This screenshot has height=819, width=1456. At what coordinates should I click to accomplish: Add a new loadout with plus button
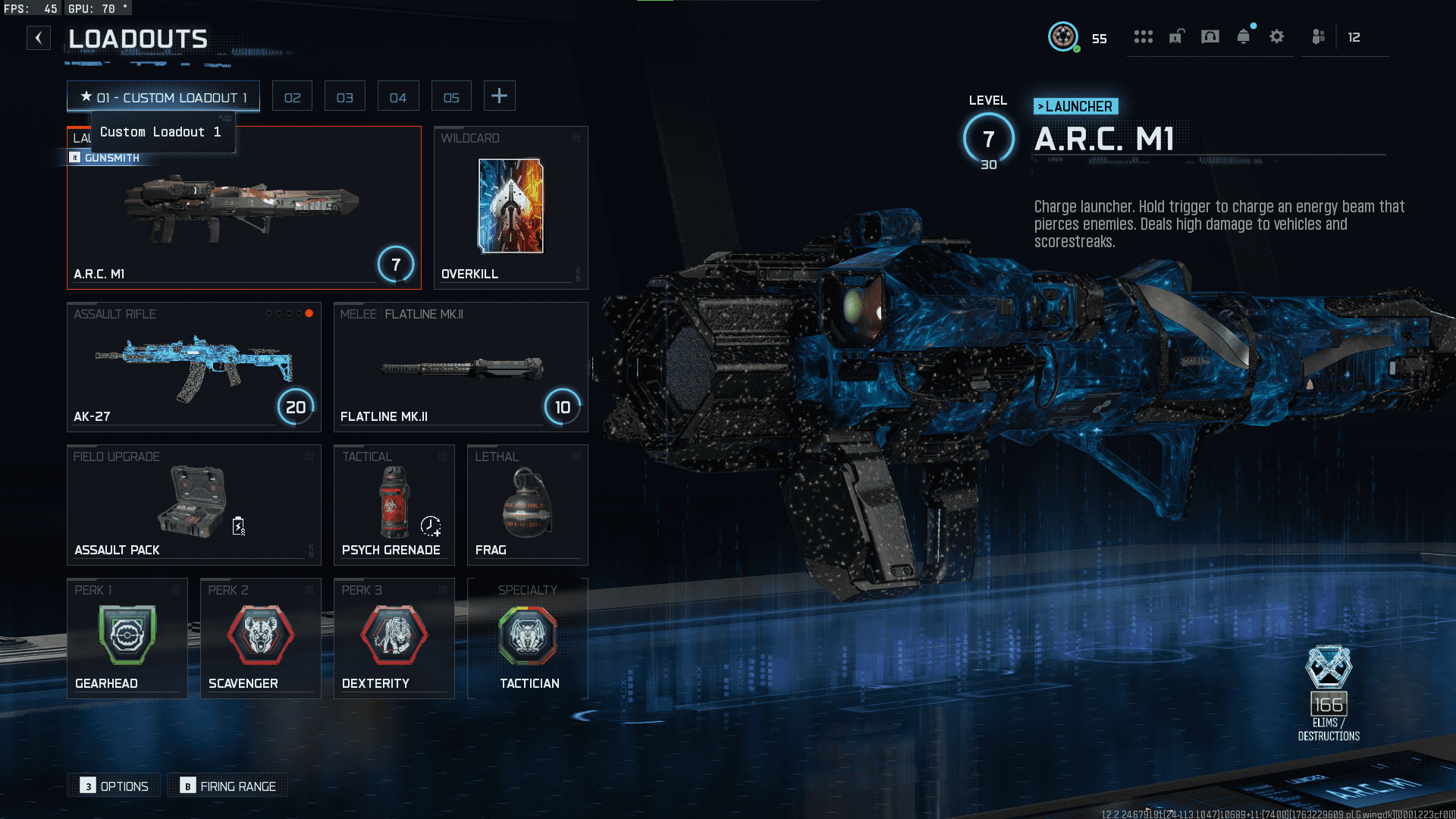point(499,96)
